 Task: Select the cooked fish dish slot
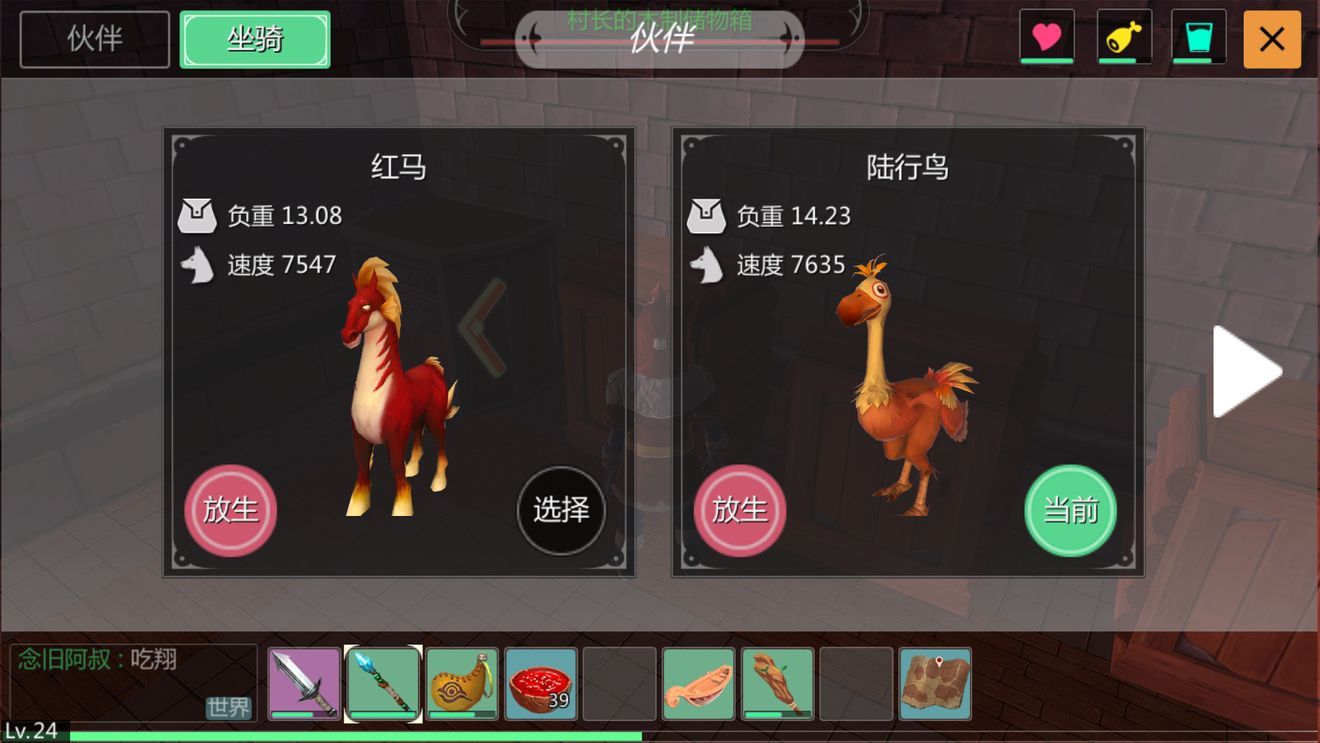pyautogui.click(x=699, y=684)
